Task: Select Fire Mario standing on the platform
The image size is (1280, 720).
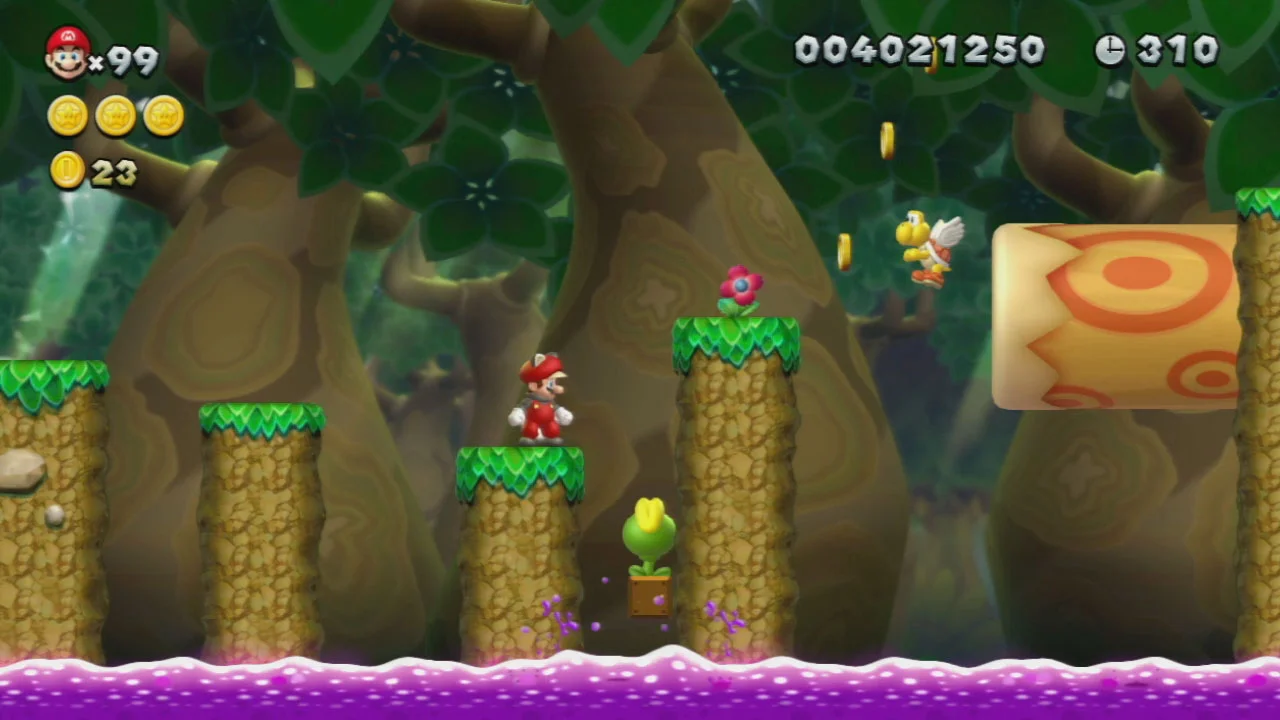Action: point(540,400)
